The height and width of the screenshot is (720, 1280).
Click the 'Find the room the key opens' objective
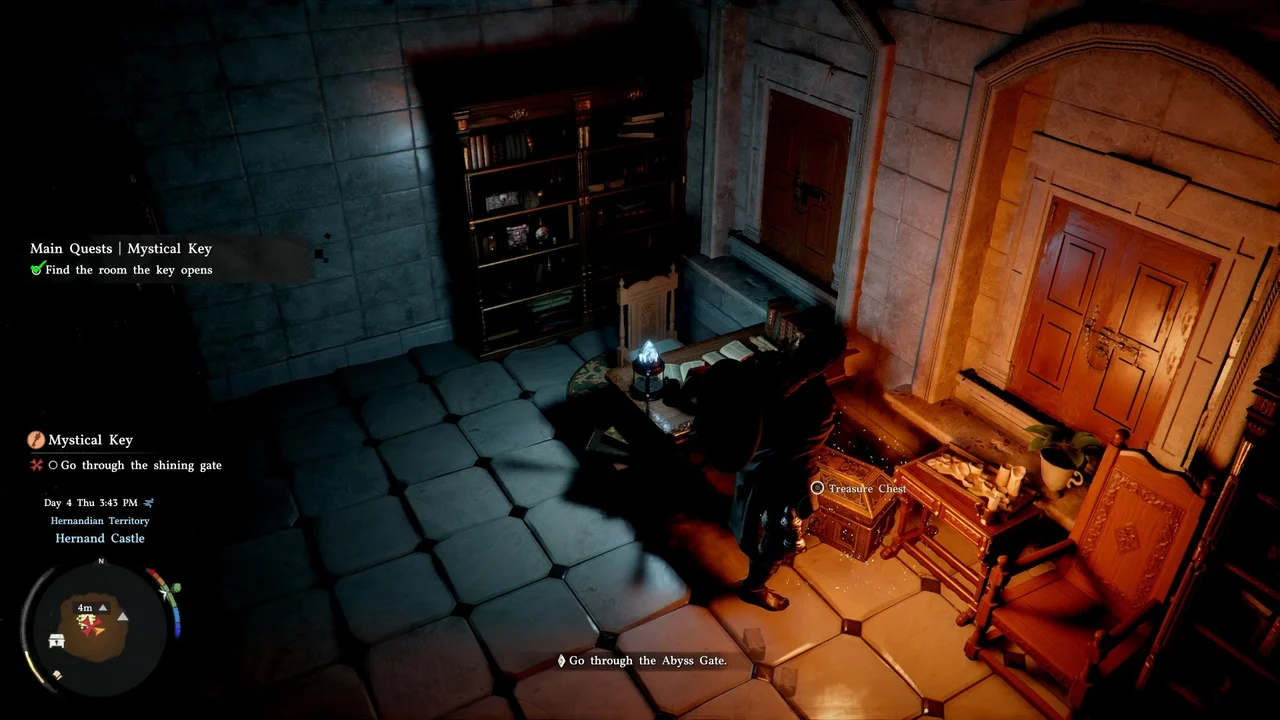coord(128,270)
